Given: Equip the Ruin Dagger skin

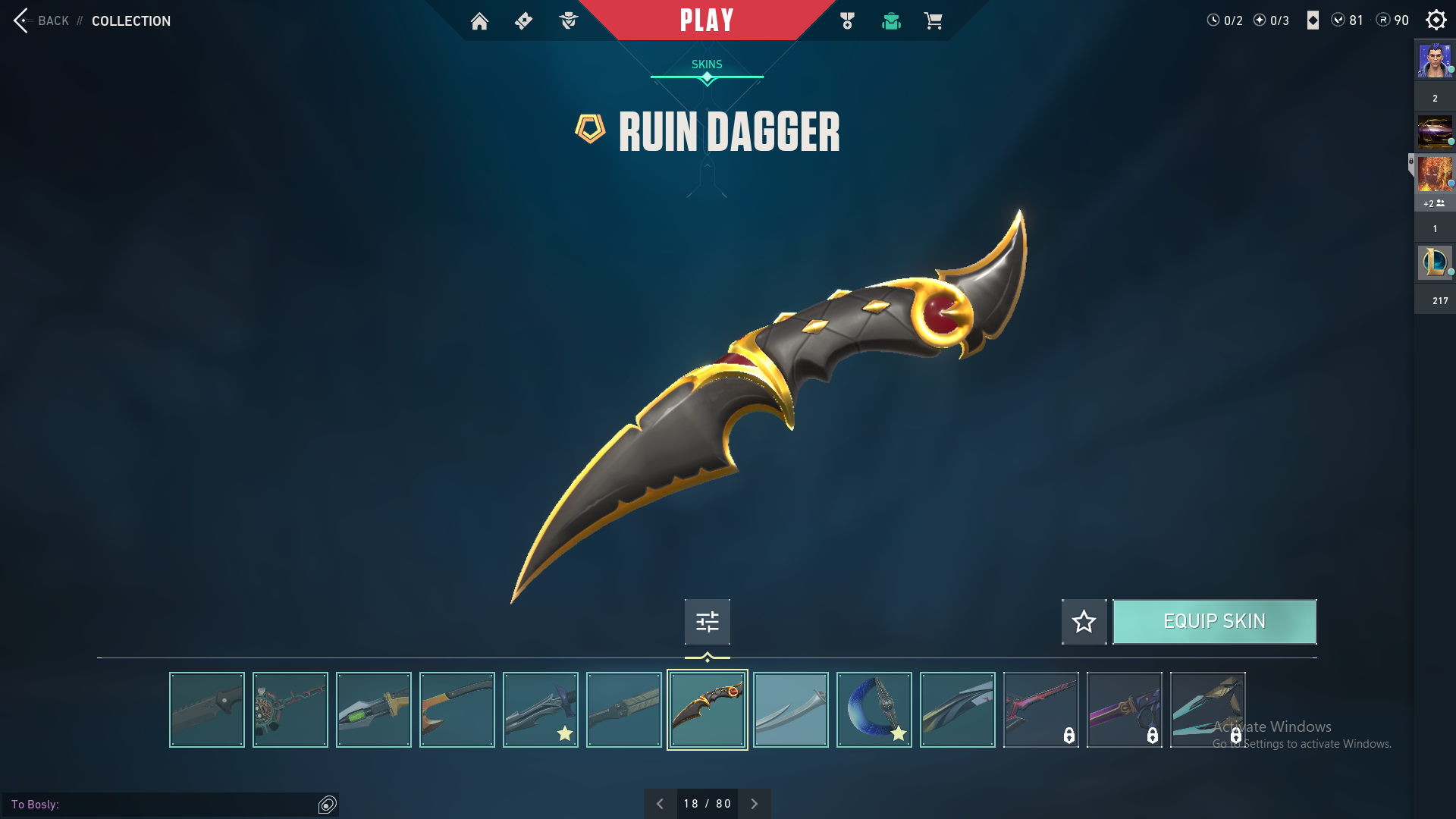Looking at the screenshot, I should (1214, 622).
